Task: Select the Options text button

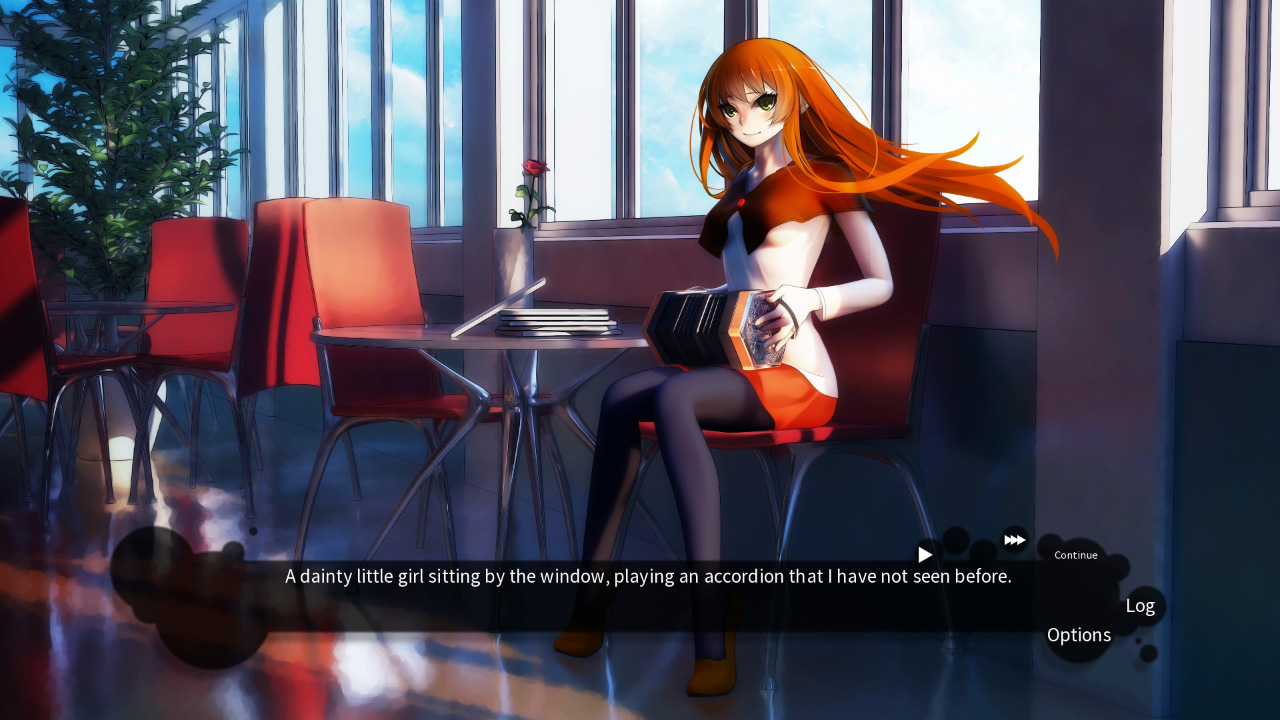Action: (1078, 634)
